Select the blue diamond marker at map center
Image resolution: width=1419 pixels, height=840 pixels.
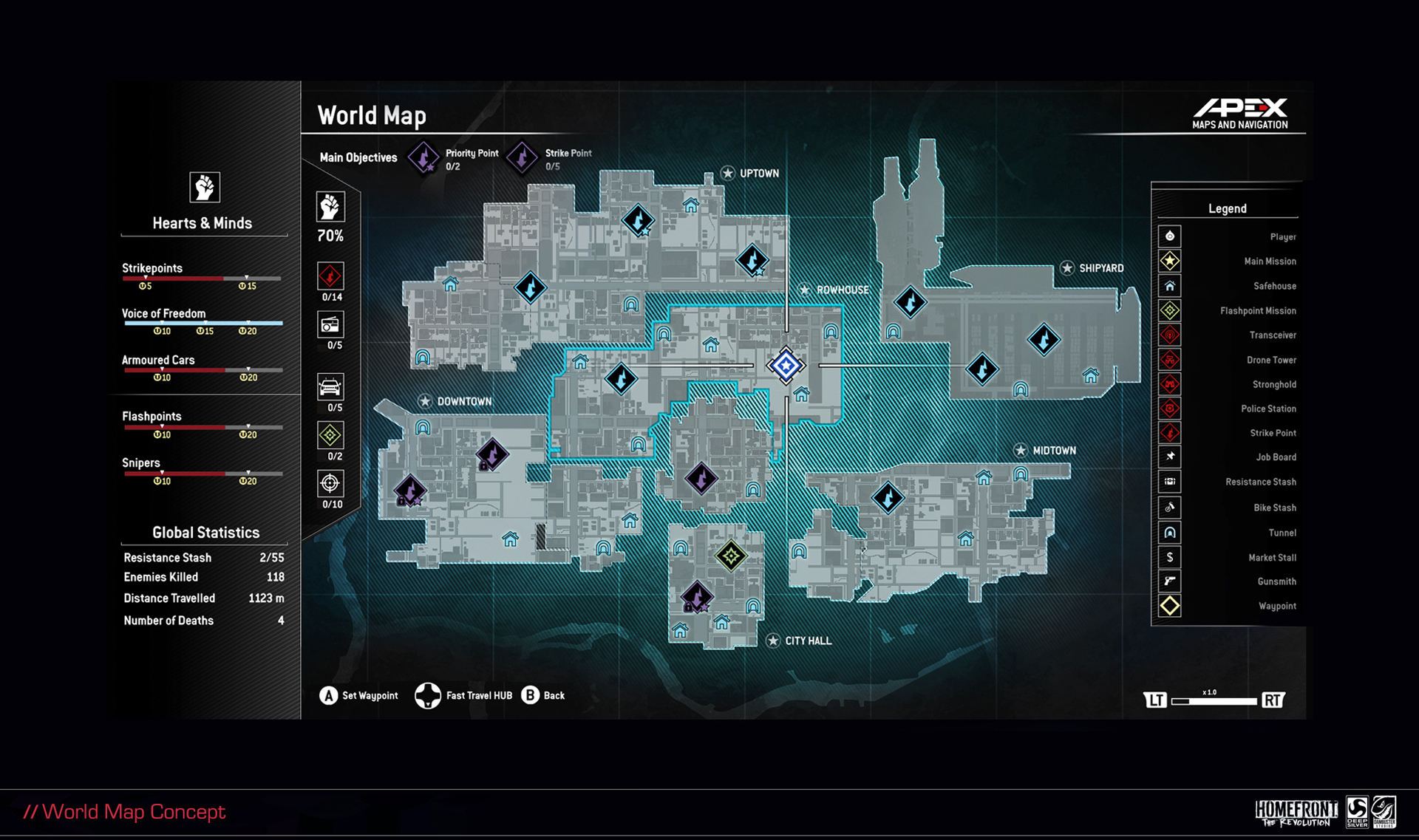[x=786, y=365]
